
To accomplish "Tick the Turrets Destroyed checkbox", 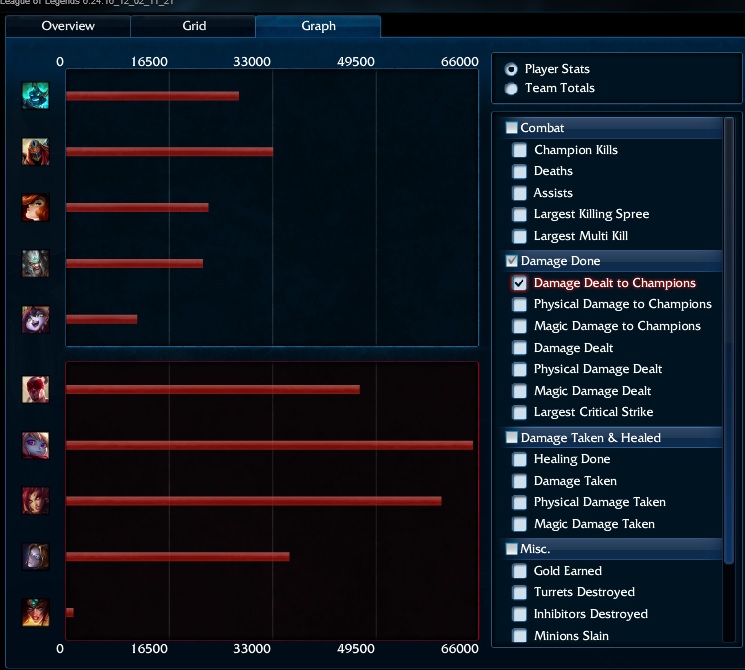I will (519, 592).
